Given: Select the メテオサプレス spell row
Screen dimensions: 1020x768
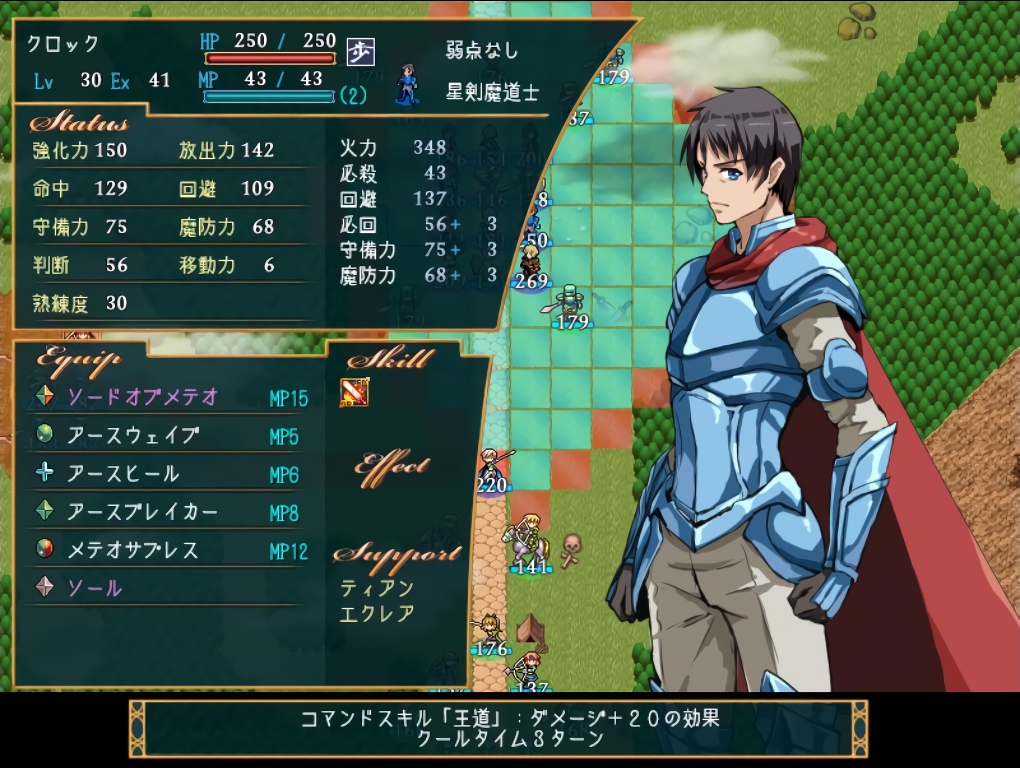Looking at the screenshot, I should click(133, 550).
